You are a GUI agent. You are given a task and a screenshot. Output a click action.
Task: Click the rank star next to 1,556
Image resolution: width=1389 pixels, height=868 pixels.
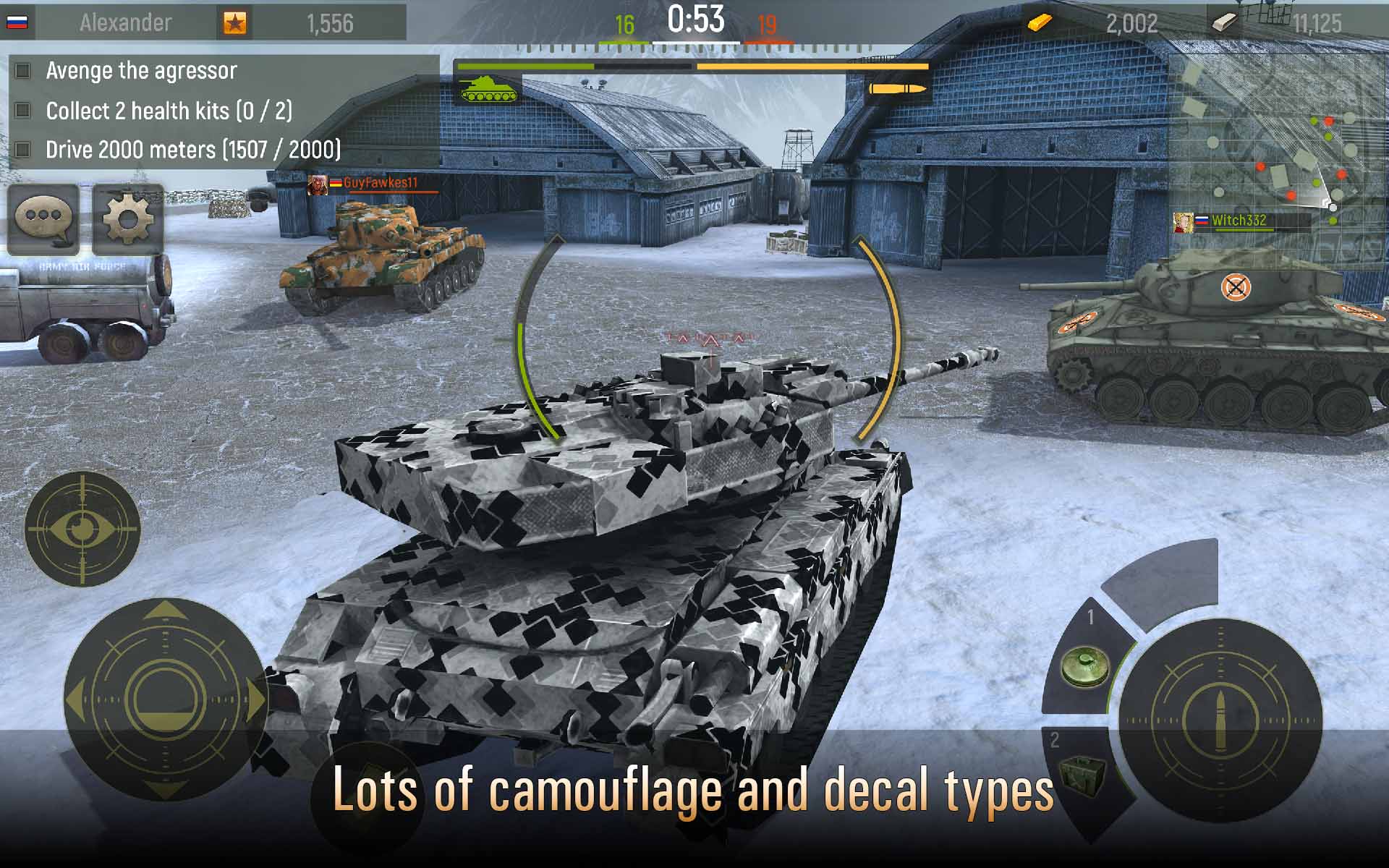237,20
